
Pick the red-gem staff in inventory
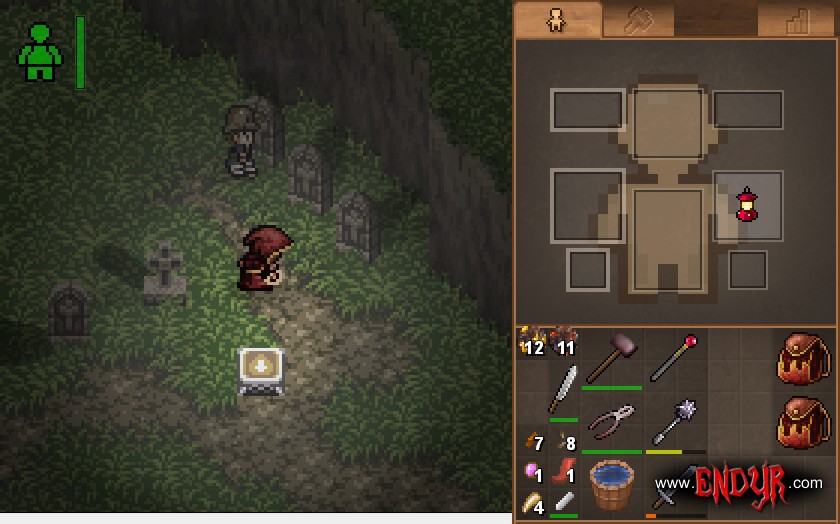pos(674,358)
